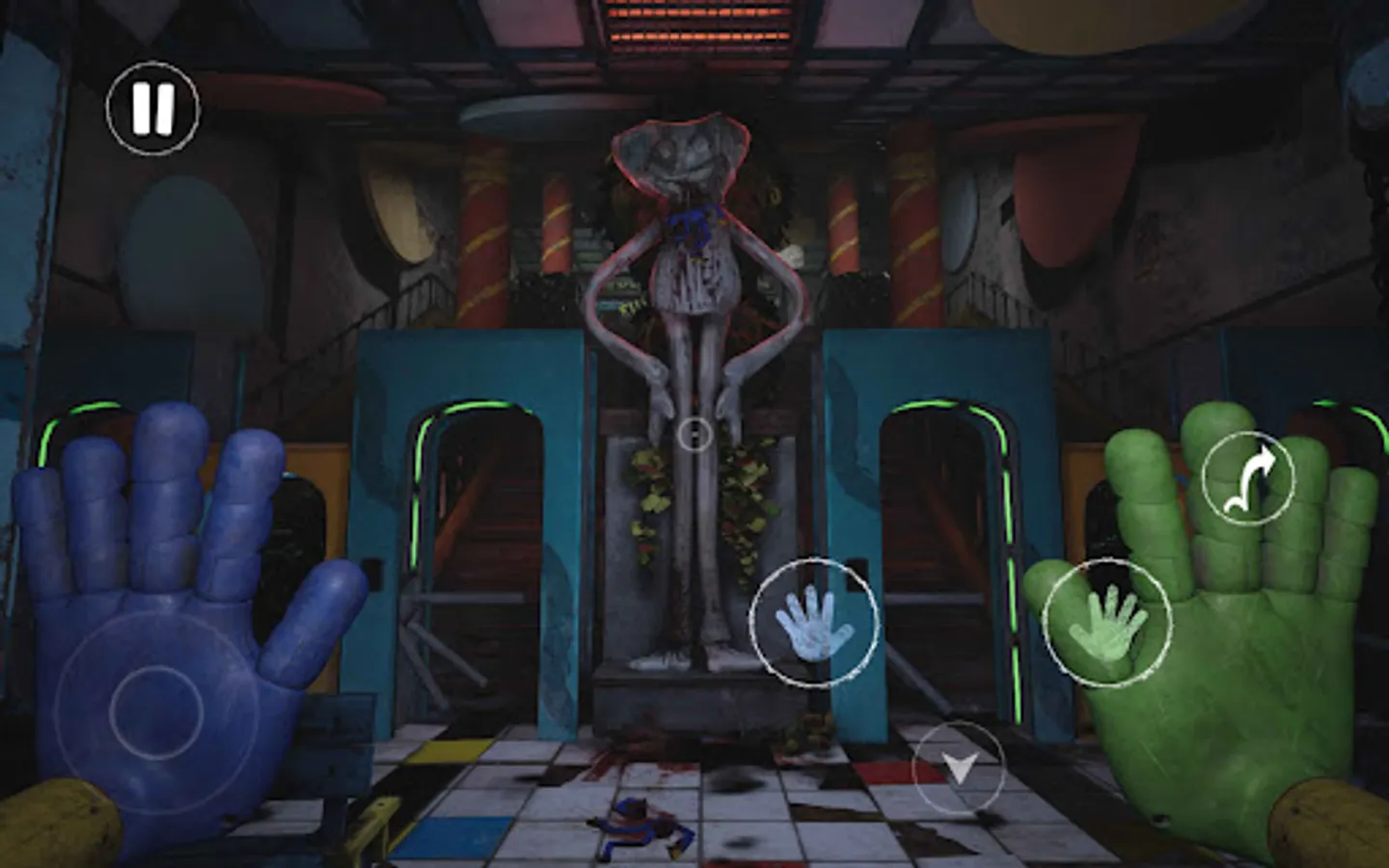Select the blue GrabPack hand
The height and width of the screenshot is (868, 1389).
coord(815,622)
